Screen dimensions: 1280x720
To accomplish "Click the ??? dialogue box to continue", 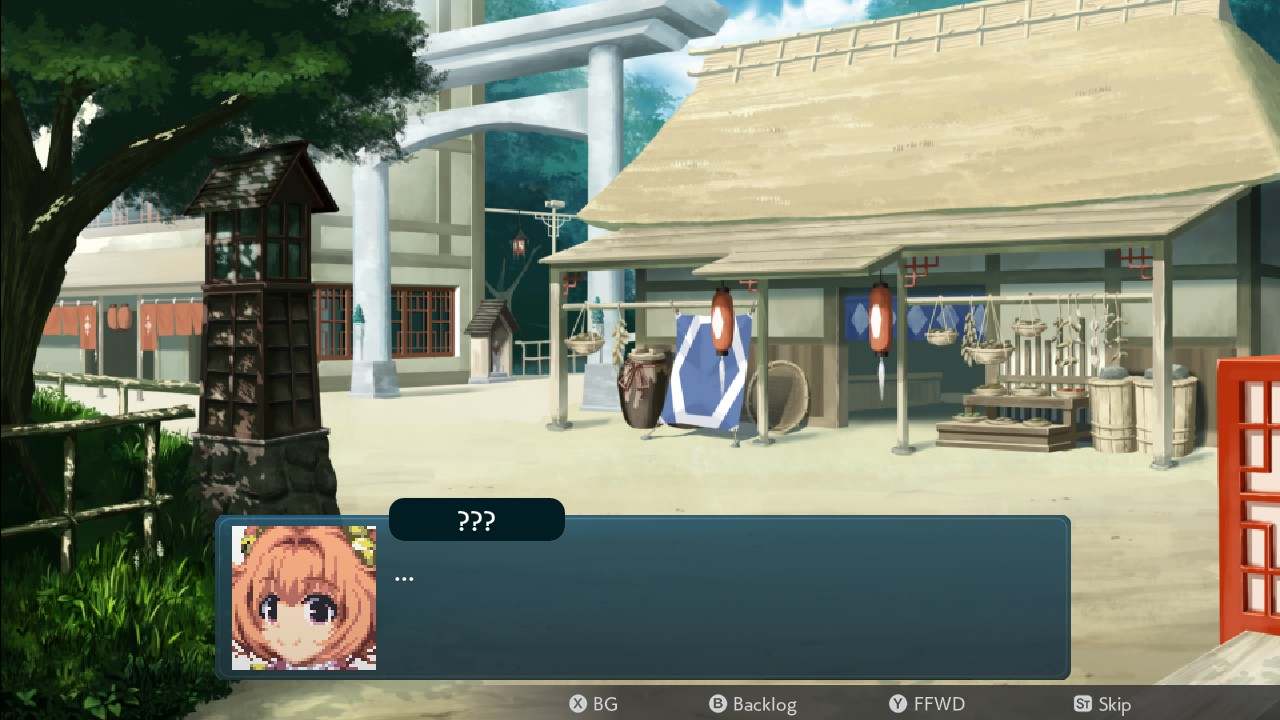I will [x=700, y=600].
